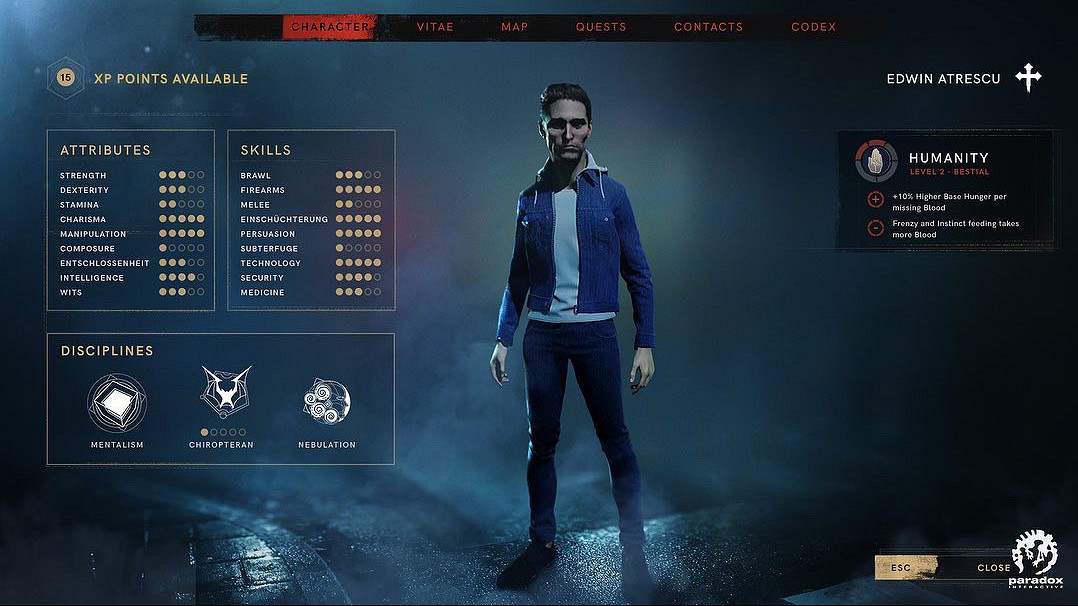Pick the Persuasion skill row
Image resolution: width=1078 pixels, height=606 pixels.
[x=310, y=234]
